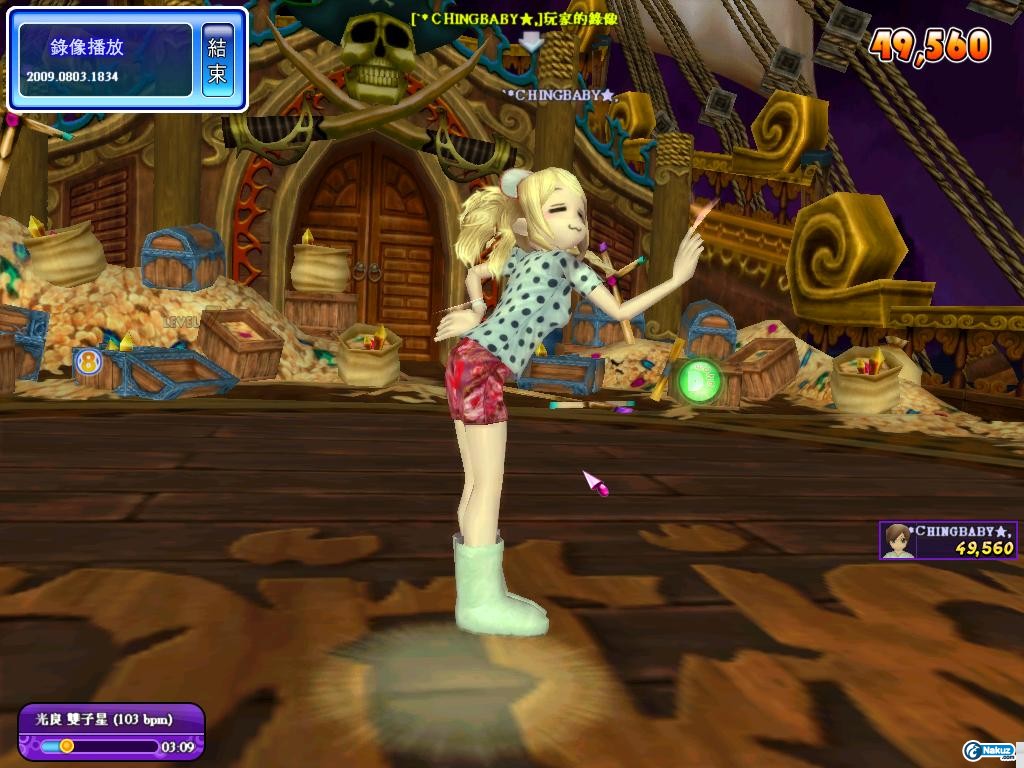1024x768 pixels.
Task: Click the 結束 button to end replay
Action: point(218,60)
